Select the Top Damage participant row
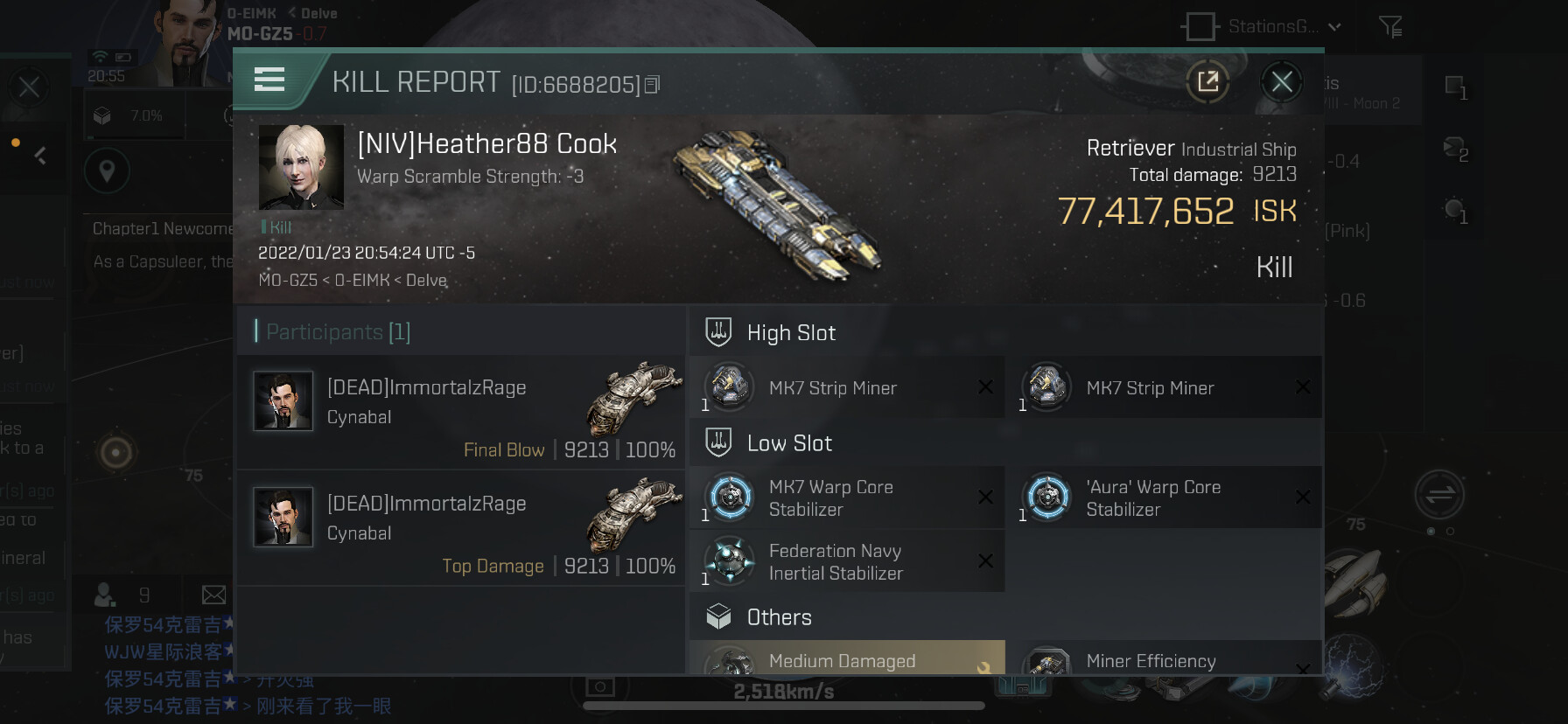Viewport: 1568px width, 724px height. [460, 528]
